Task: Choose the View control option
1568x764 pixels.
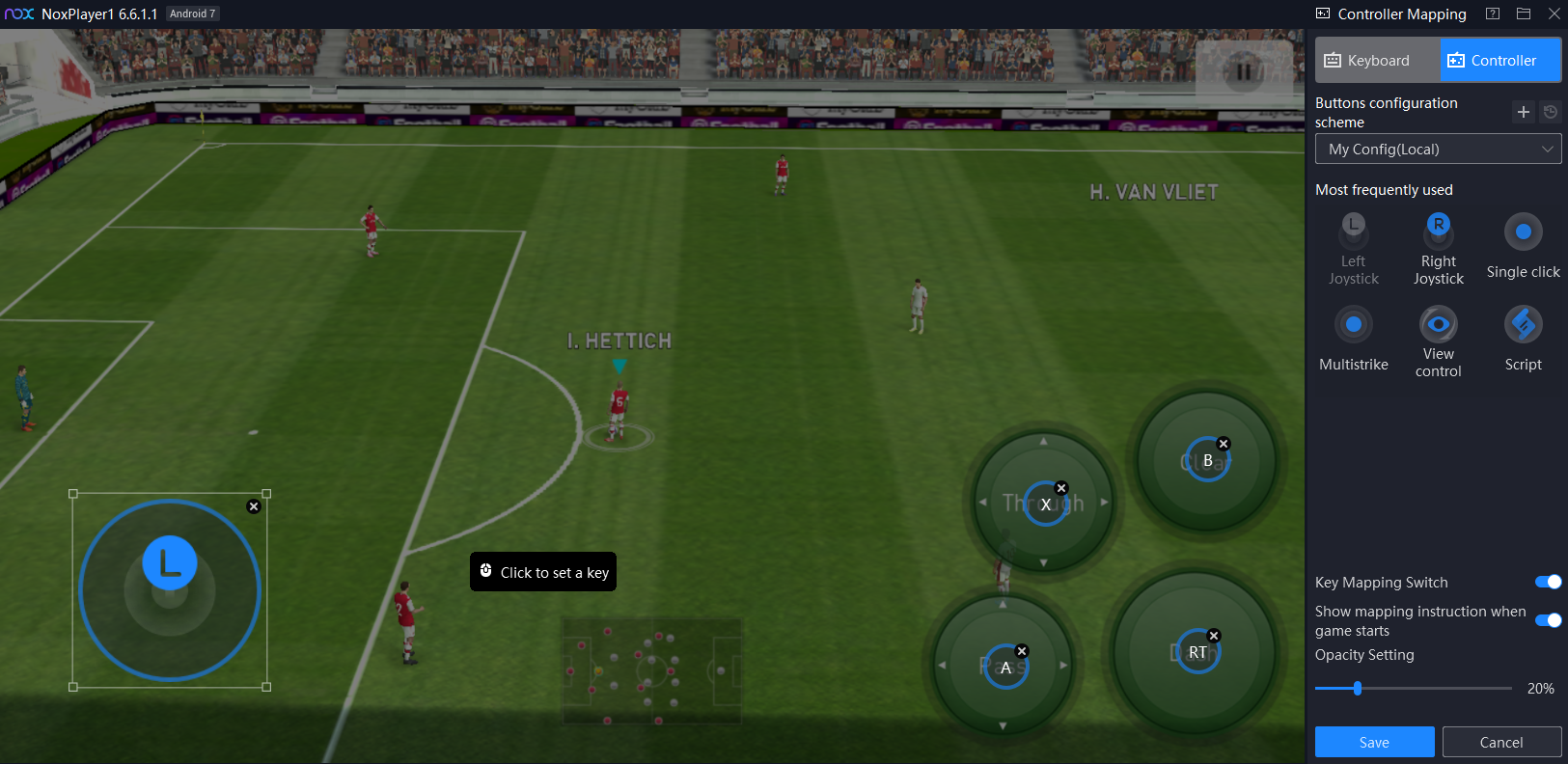Action: 1438,339
